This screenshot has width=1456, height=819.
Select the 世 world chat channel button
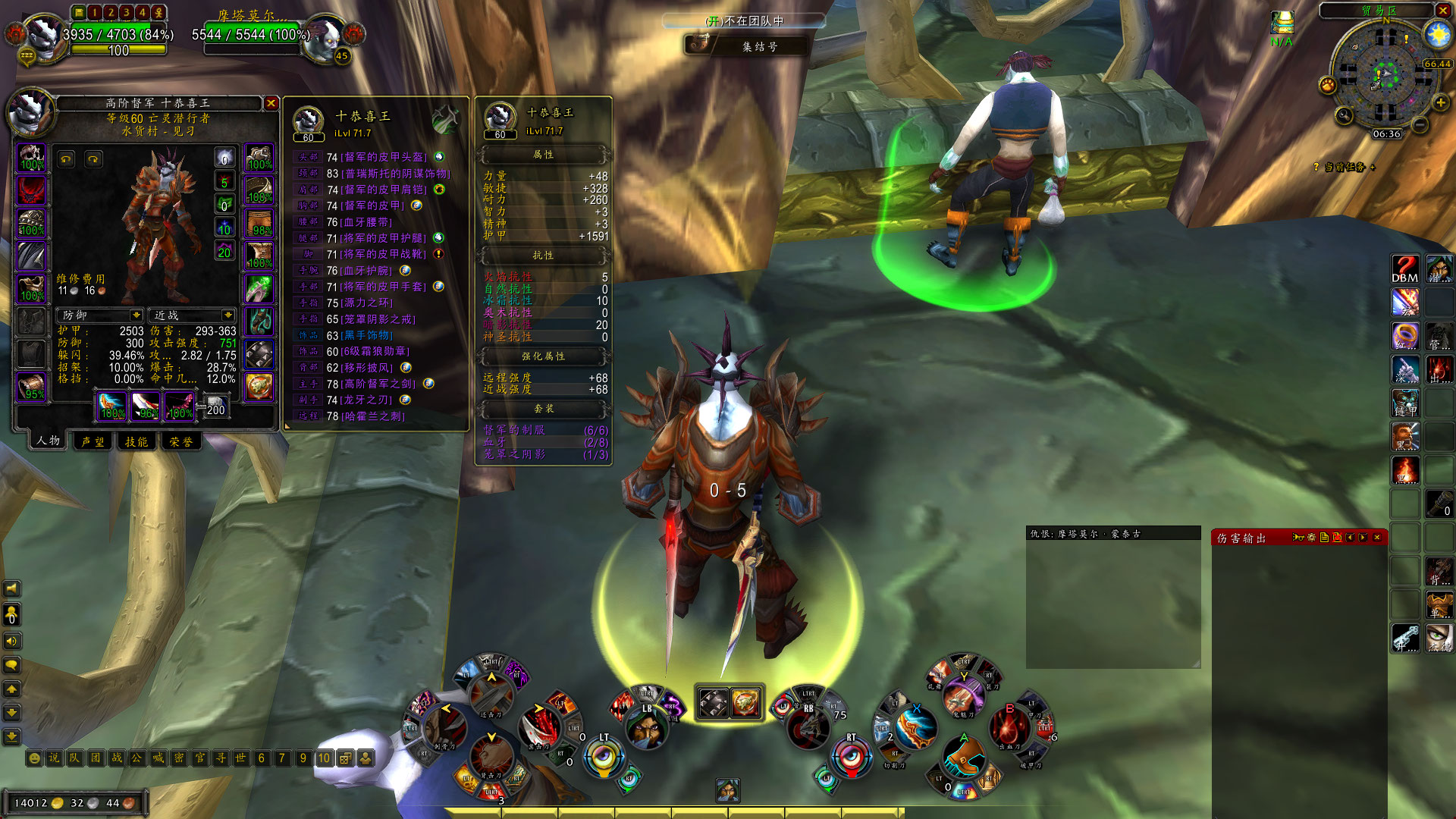point(240,758)
